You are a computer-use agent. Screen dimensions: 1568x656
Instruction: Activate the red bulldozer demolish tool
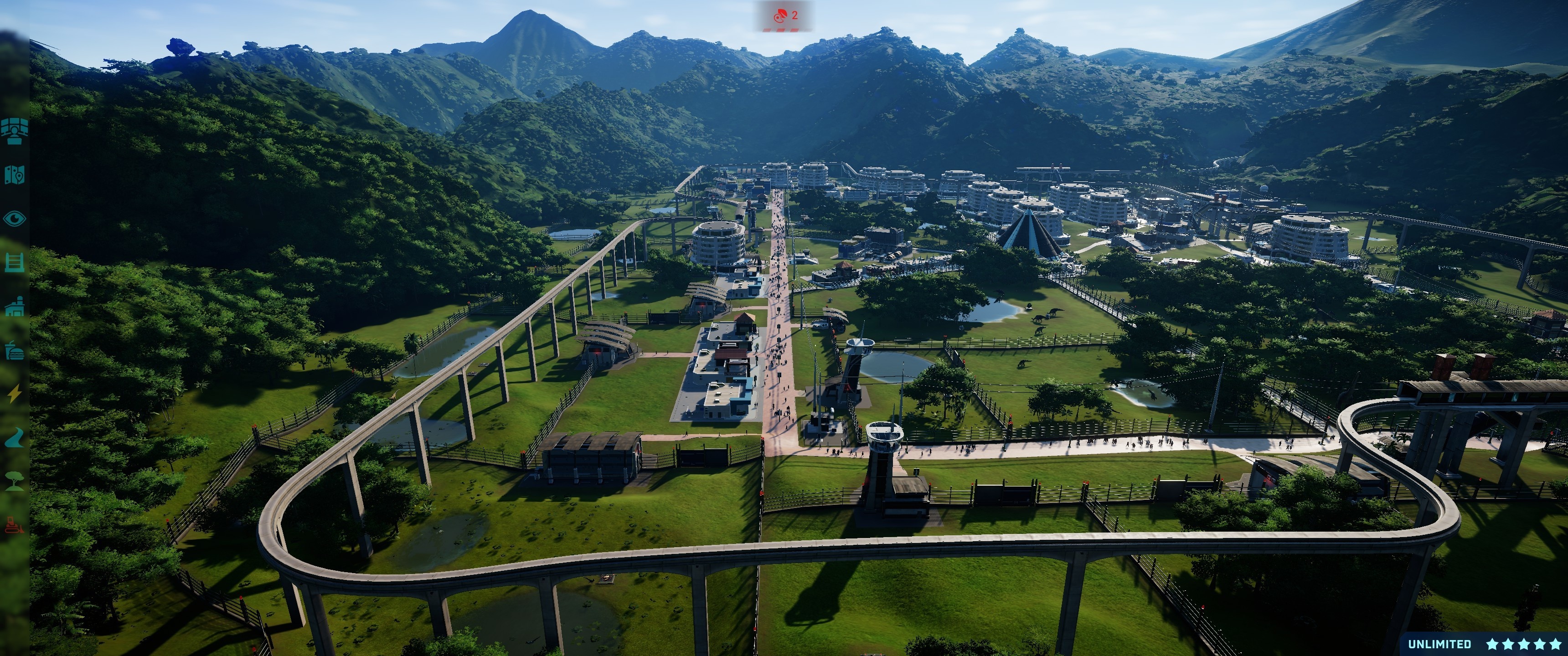(x=14, y=524)
